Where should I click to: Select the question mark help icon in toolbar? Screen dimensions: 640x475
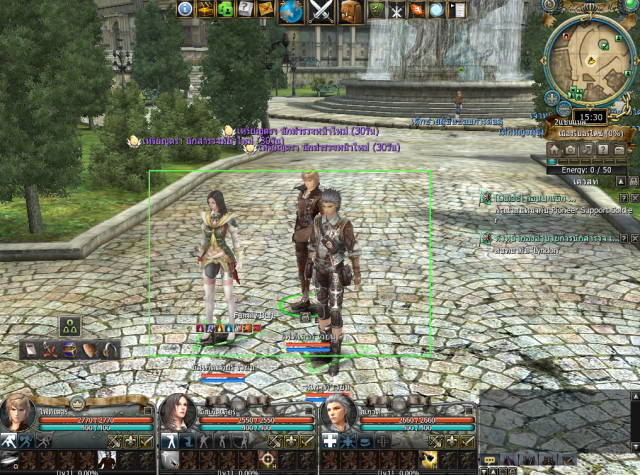click(244, 10)
